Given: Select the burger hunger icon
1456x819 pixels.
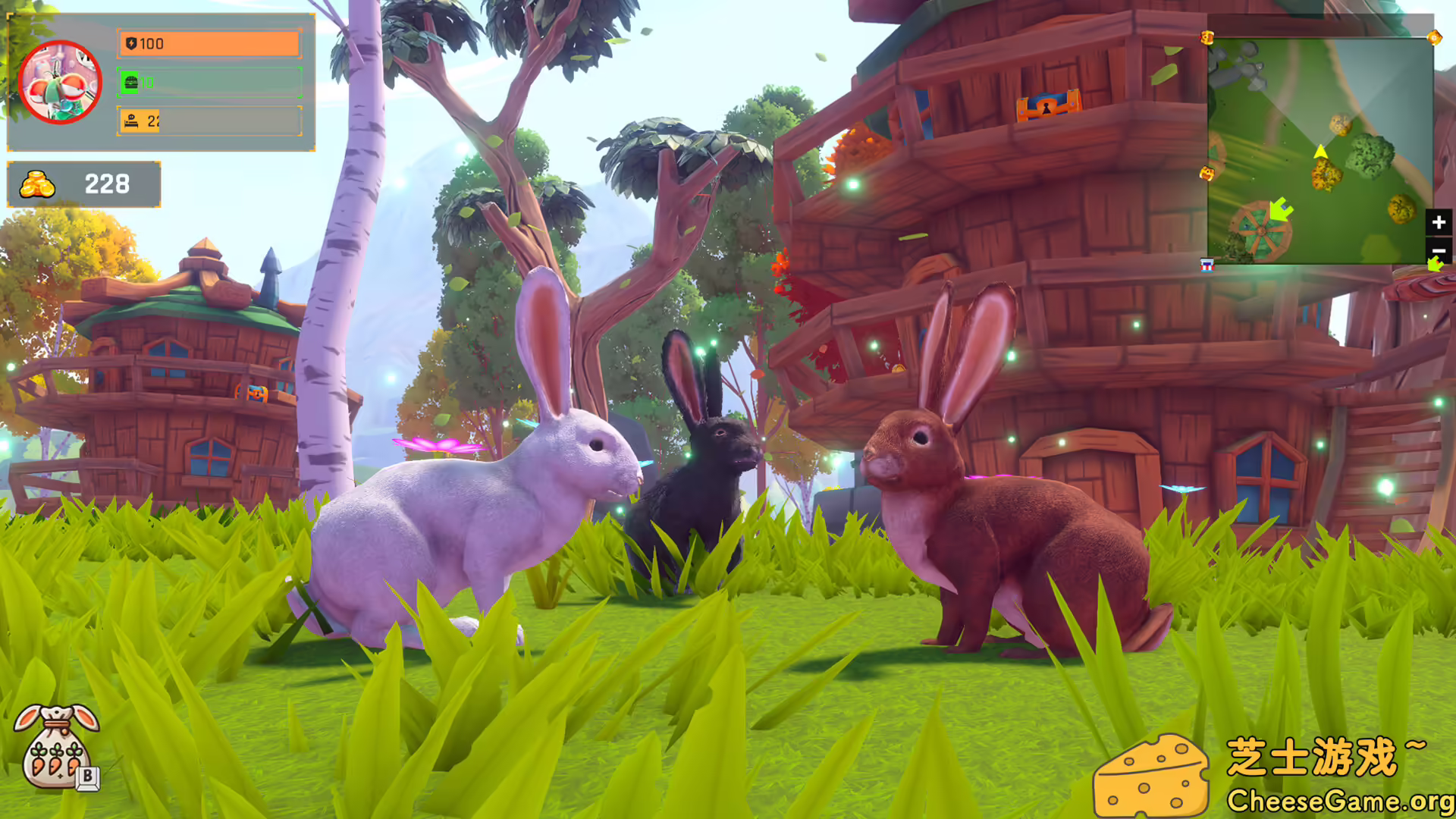Looking at the screenshot, I should click(130, 83).
